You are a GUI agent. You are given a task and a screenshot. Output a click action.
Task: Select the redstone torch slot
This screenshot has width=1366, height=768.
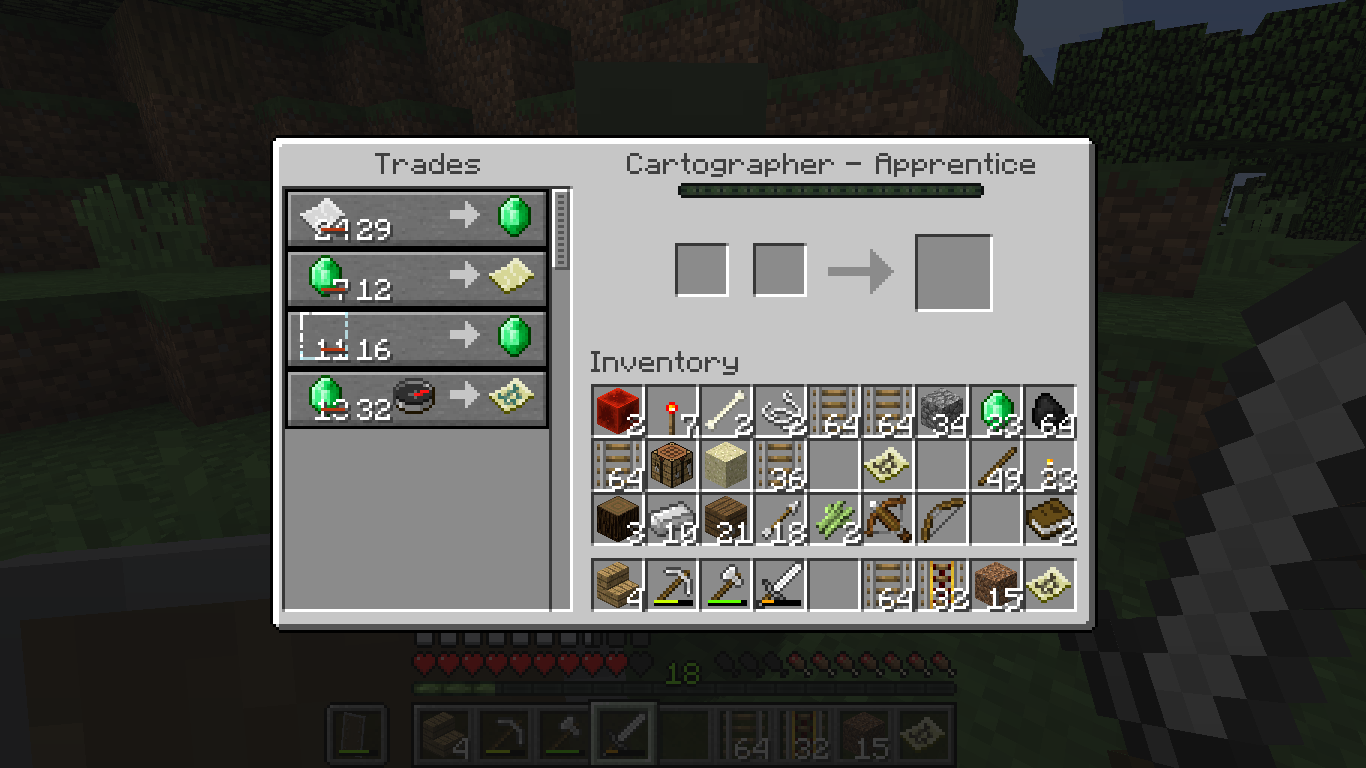[x=672, y=412]
